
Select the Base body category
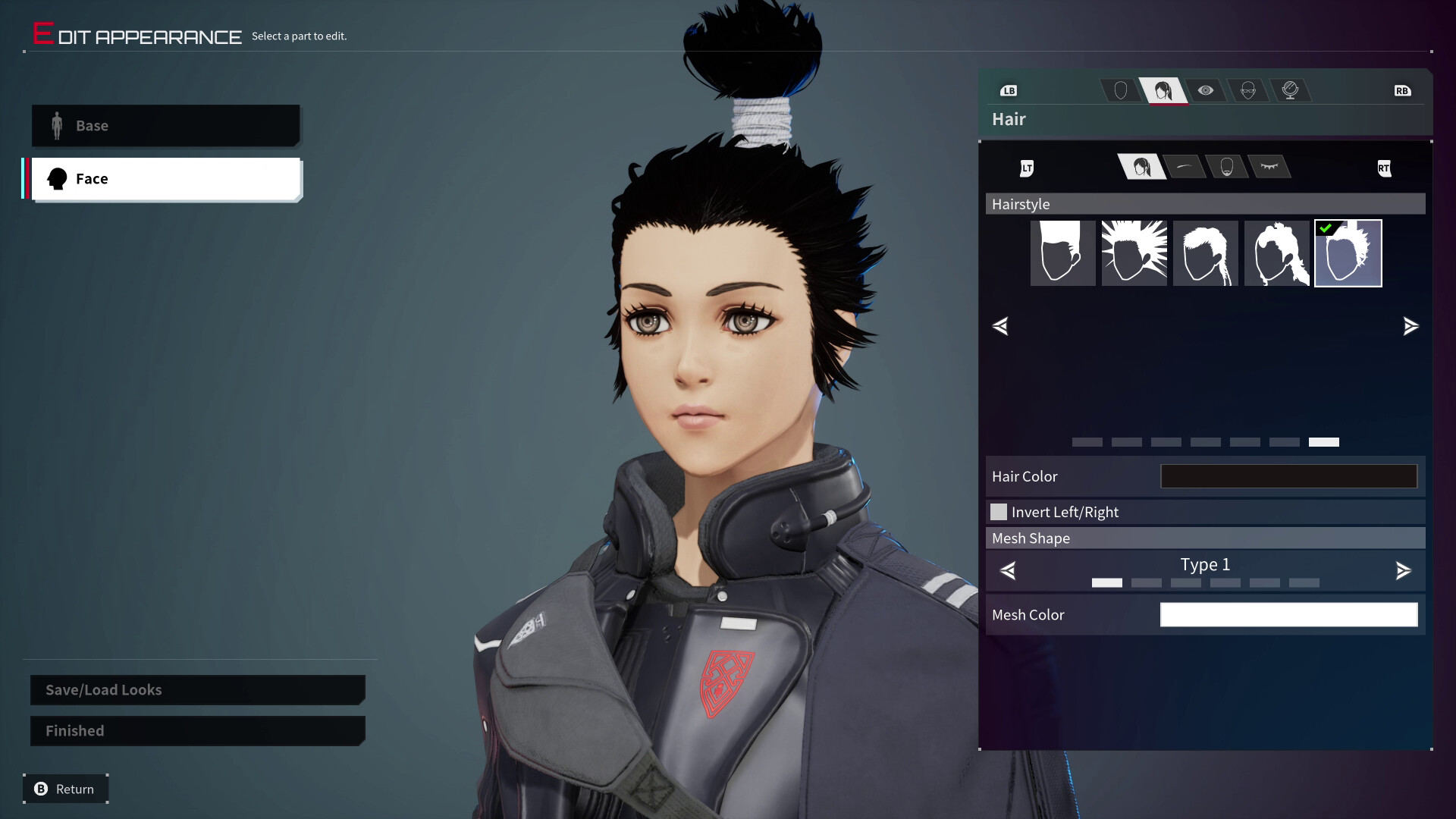point(165,126)
